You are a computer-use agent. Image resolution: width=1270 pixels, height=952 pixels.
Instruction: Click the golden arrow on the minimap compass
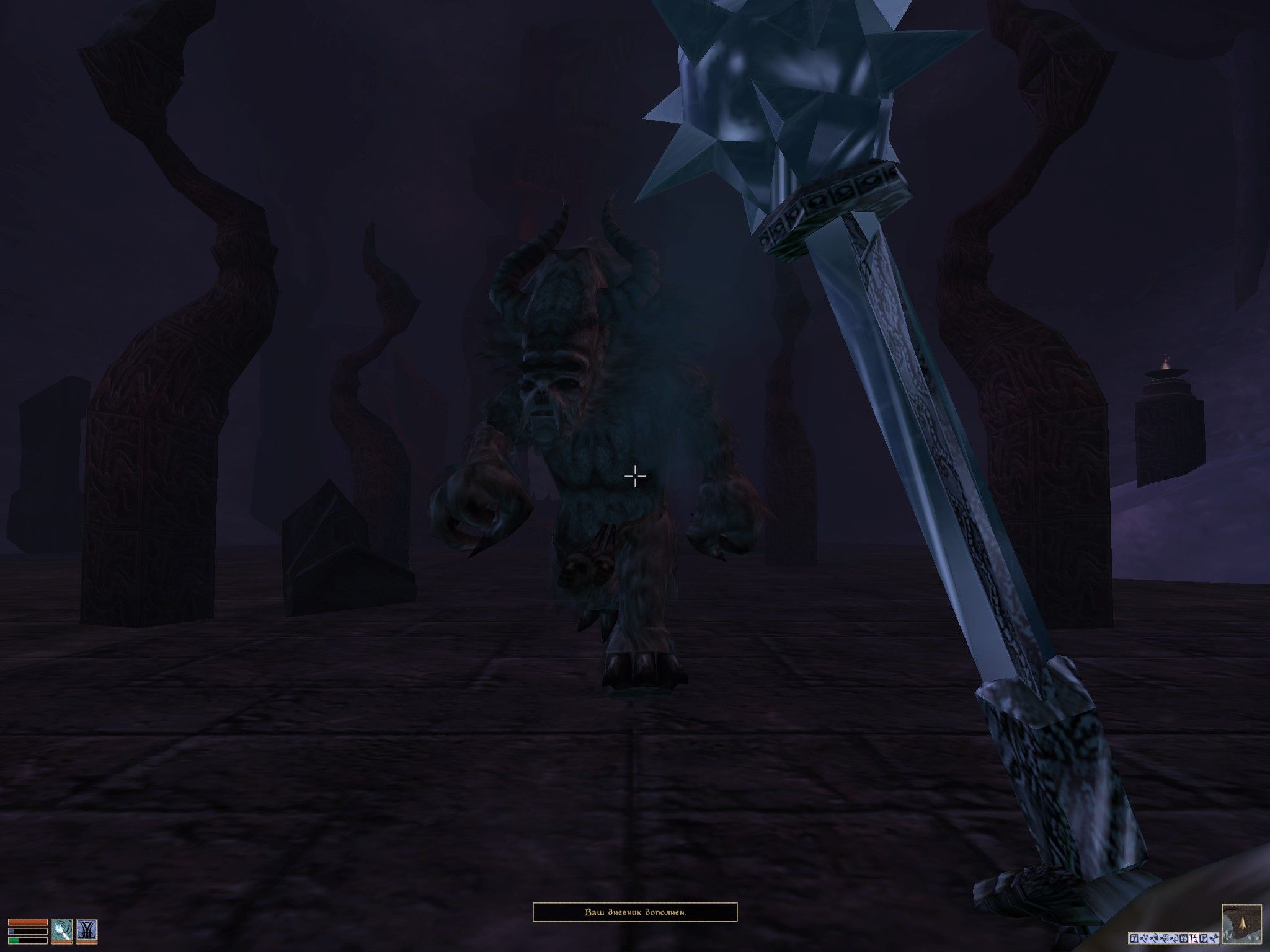[x=1242, y=925]
